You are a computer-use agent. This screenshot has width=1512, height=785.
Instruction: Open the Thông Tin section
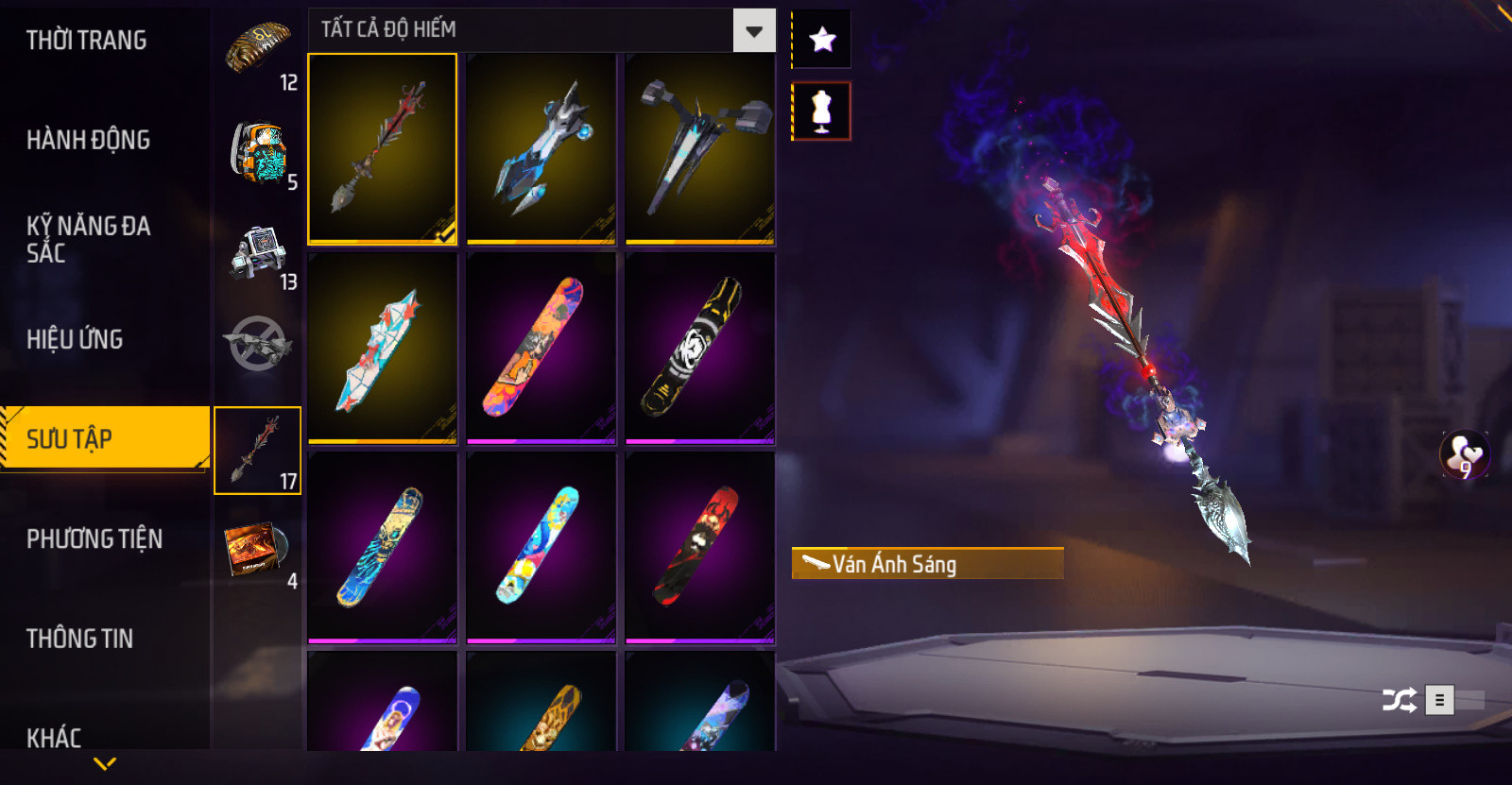point(79,639)
